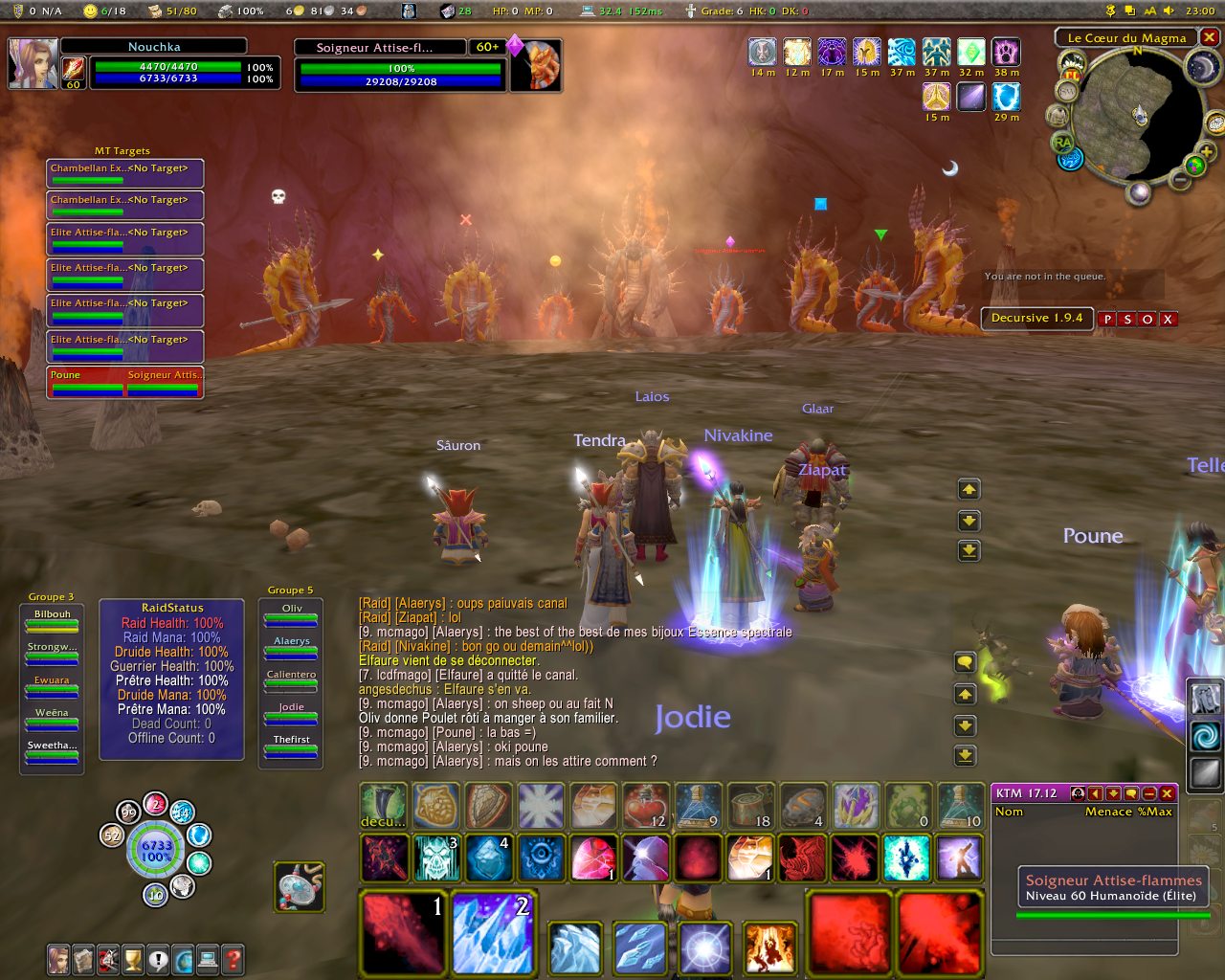Open Decursive options with the O button

(1147, 320)
